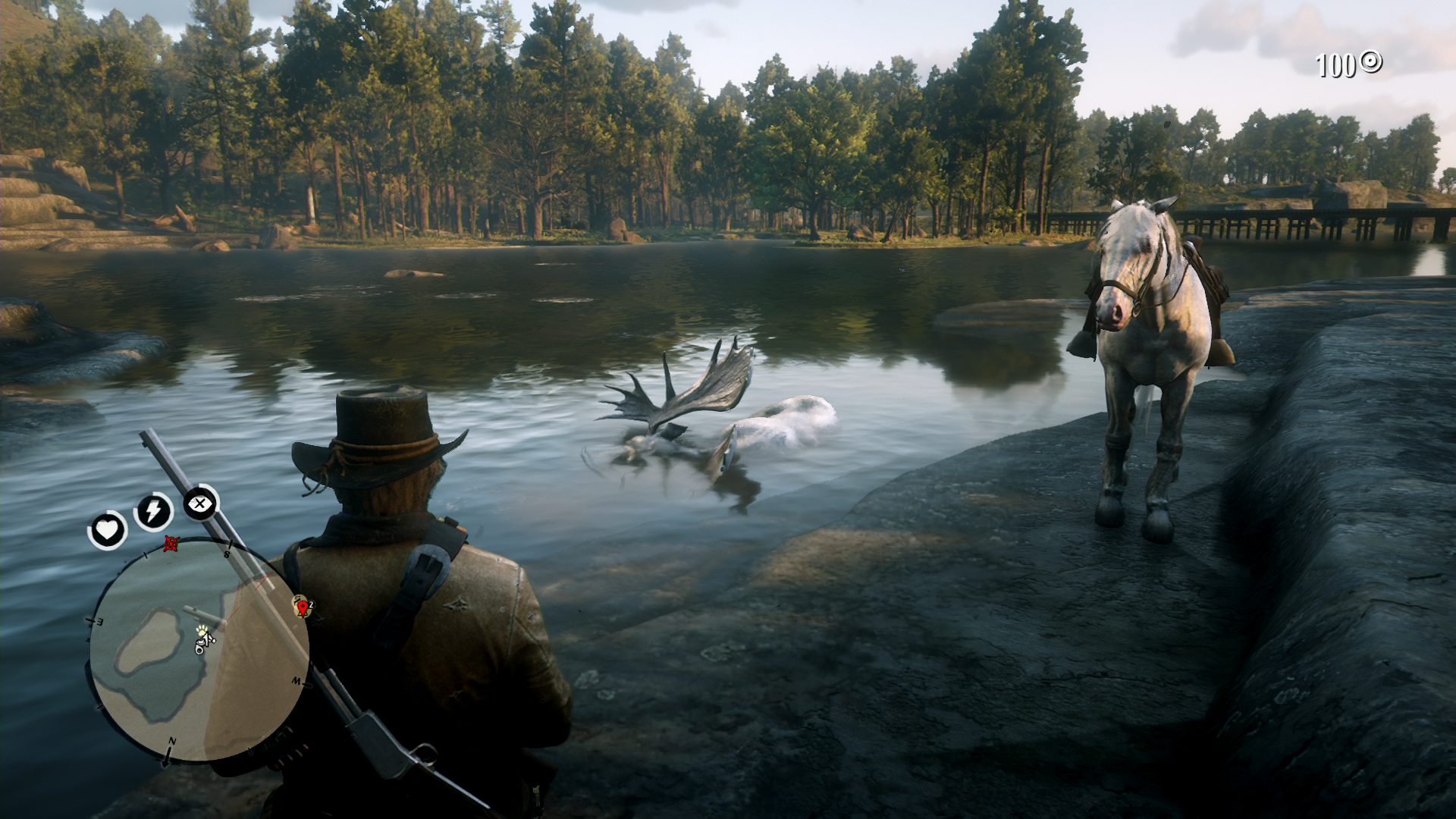Click the Dead Eye core icon
The height and width of the screenshot is (819, 1456).
pos(200,503)
